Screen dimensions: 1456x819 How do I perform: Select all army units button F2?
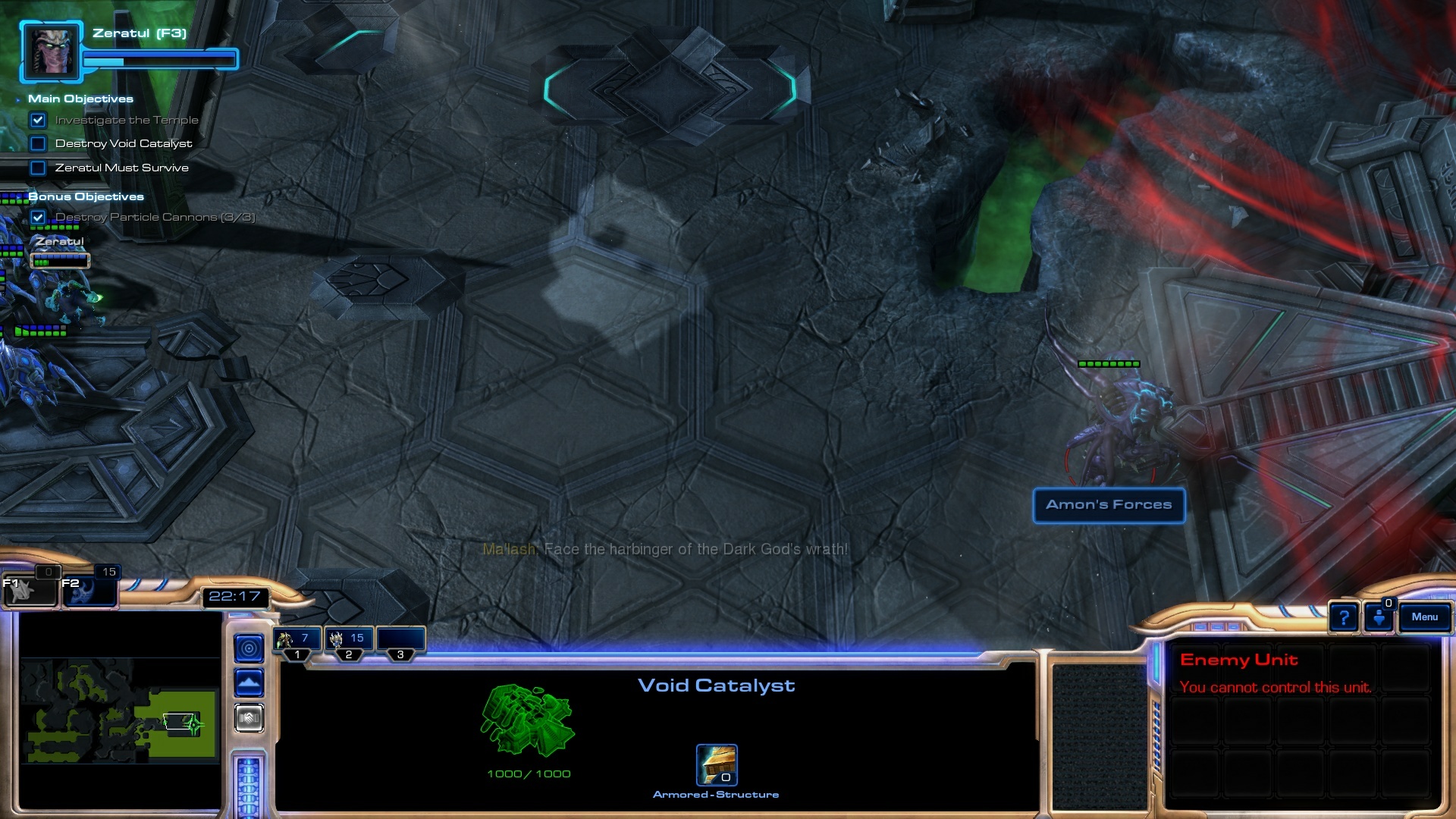pyautogui.click(x=88, y=590)
